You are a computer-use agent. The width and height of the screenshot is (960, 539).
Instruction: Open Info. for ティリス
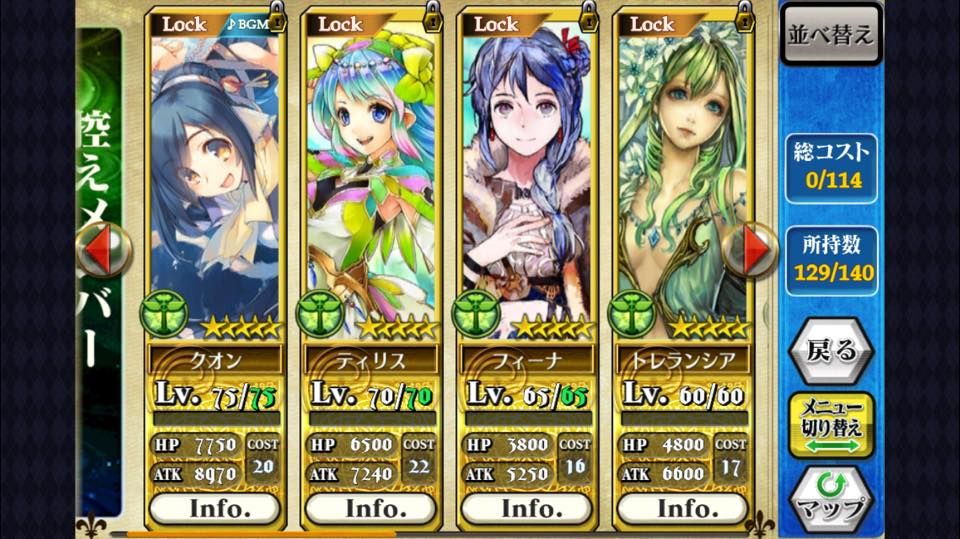point(371,508)
